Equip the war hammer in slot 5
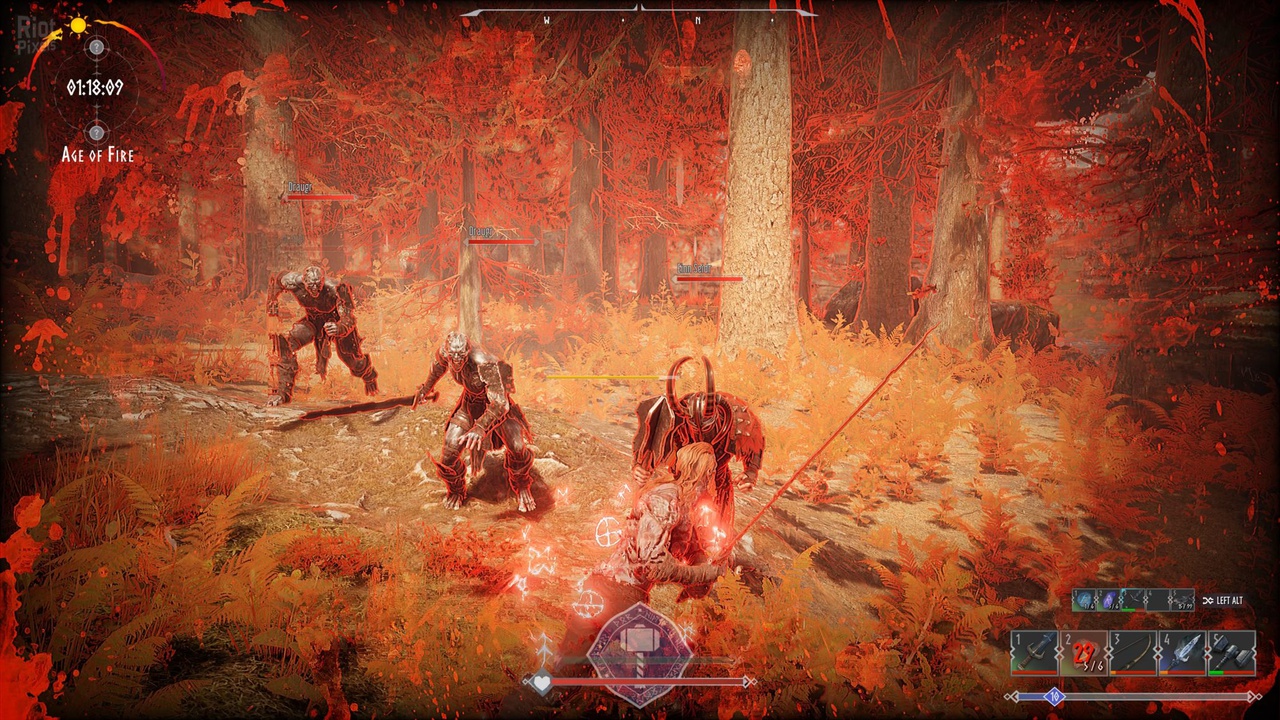 coord(1232,653)
